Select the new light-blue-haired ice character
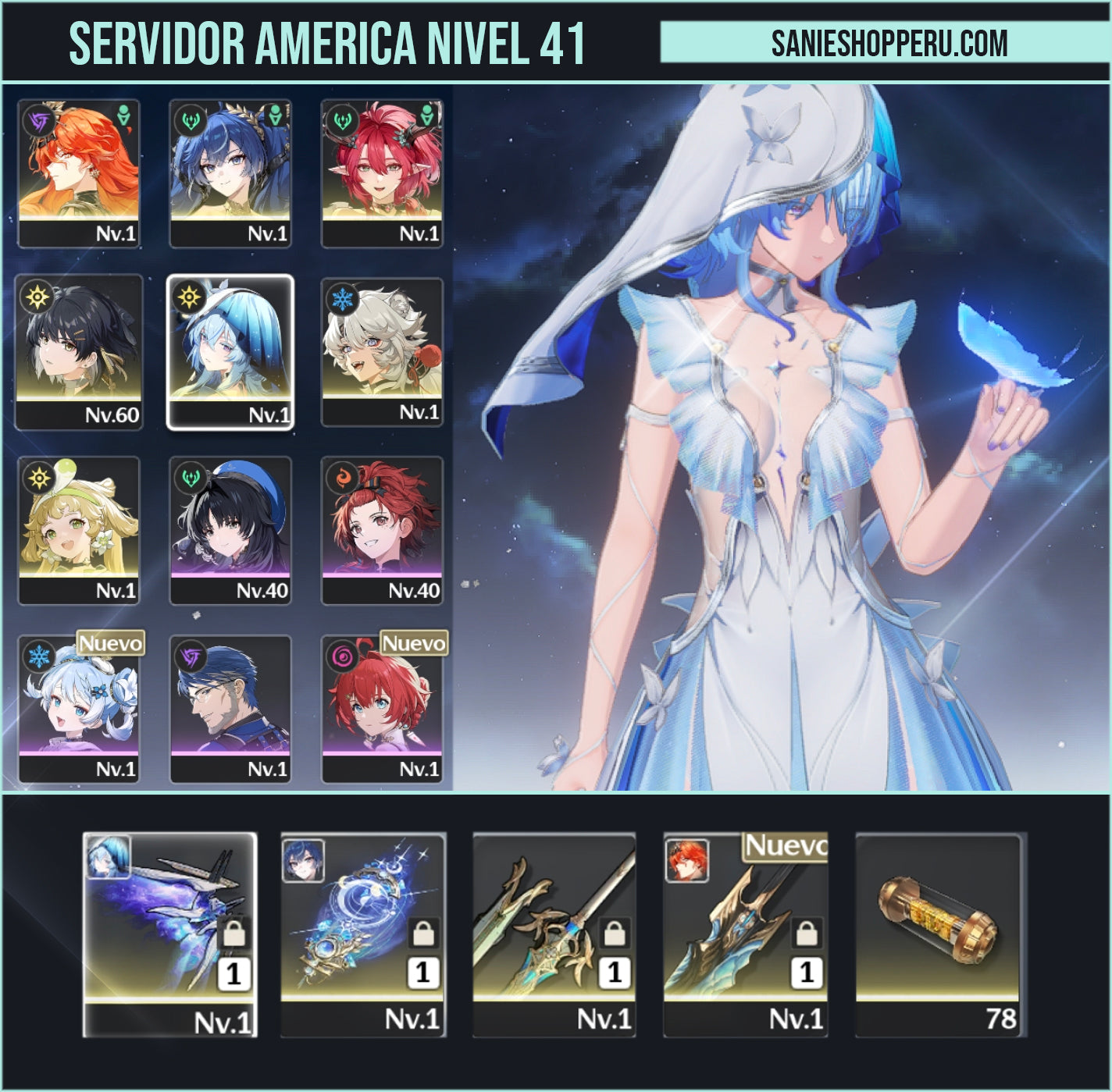Screen dimensions: 1112x1092 click(x=78, y=709)
